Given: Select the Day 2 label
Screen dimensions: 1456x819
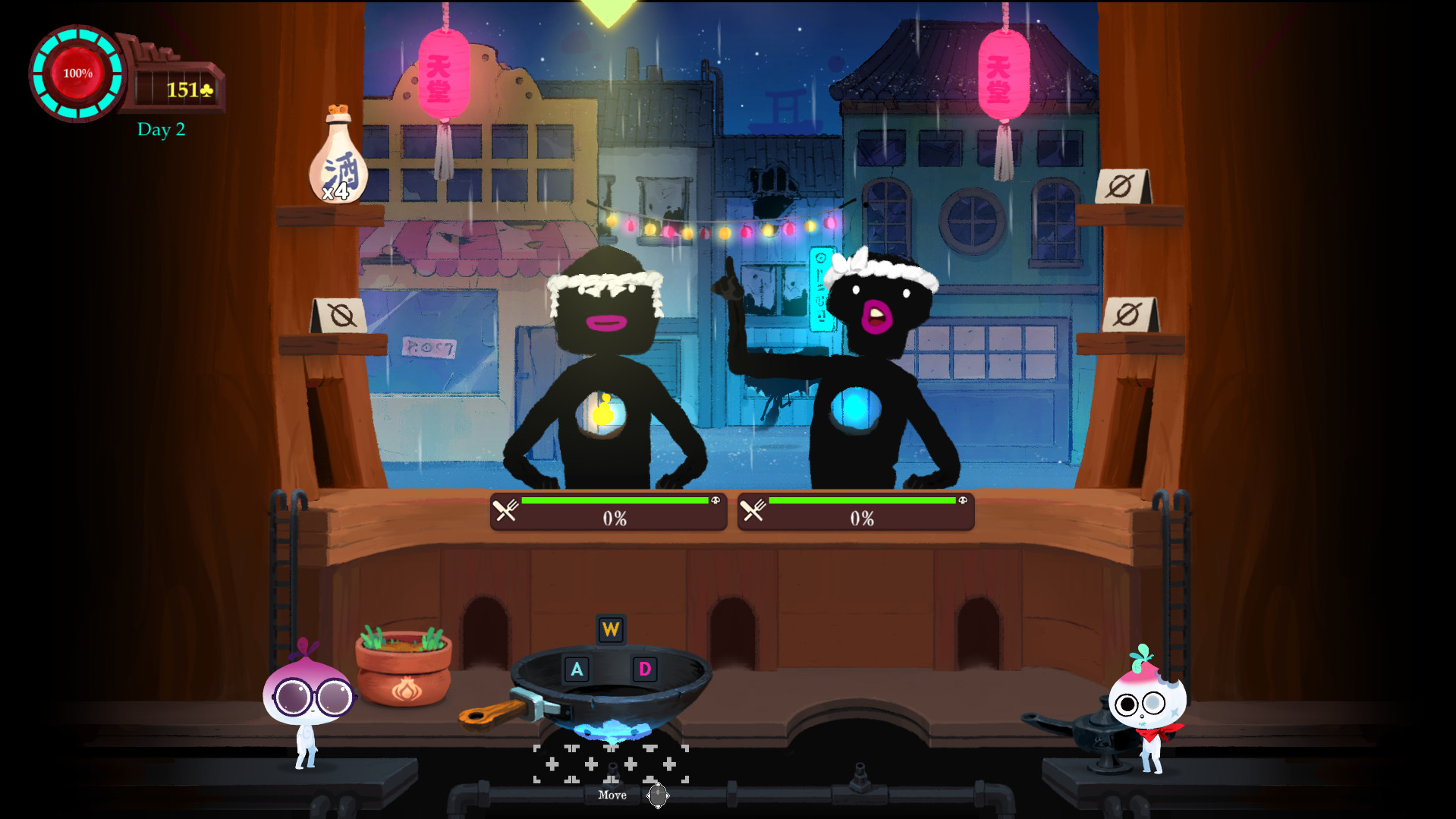Looking at the screenshot, I should coord(162,129).
